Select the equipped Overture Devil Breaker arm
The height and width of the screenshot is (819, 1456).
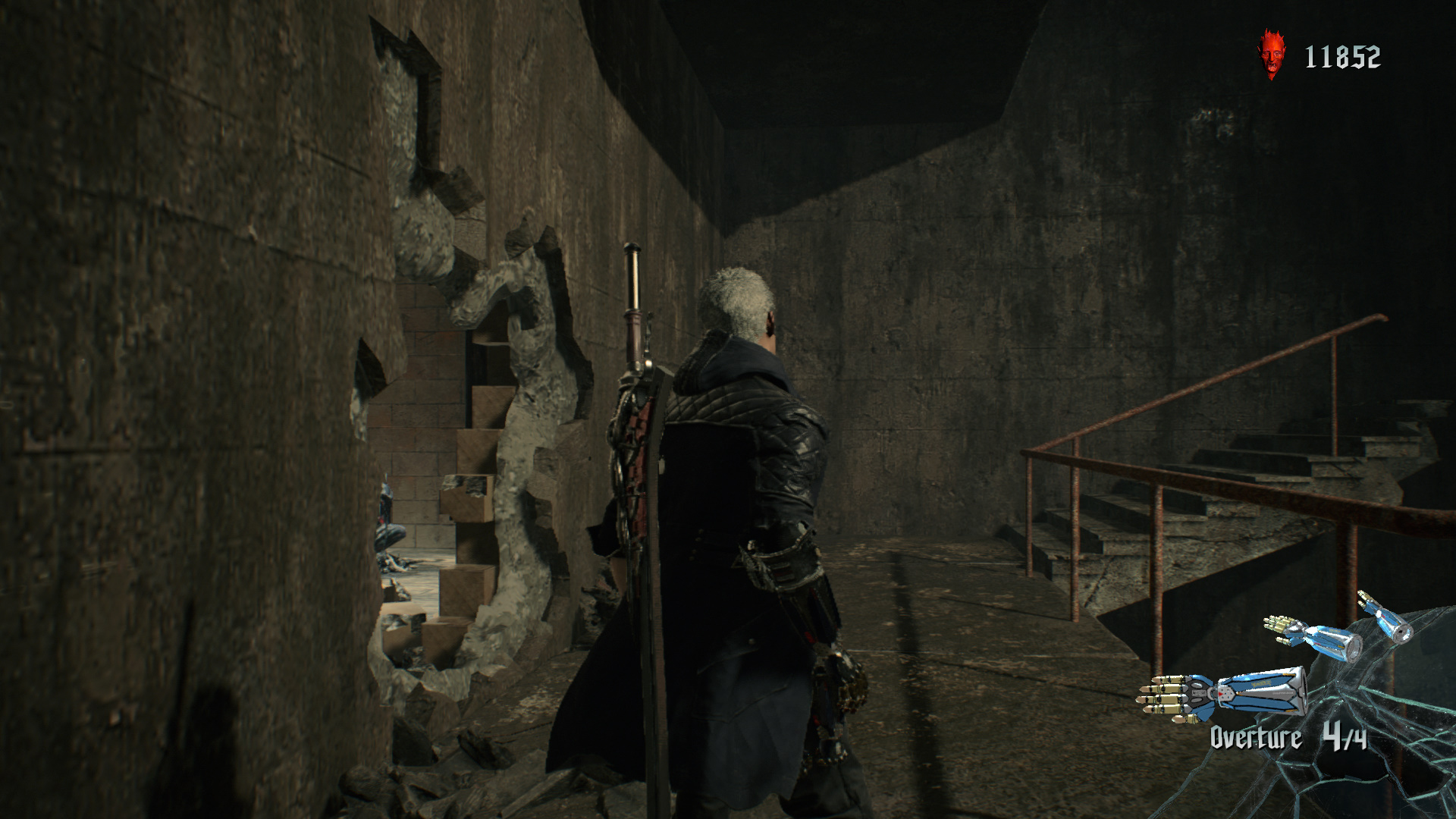(x=1222, y=694)
